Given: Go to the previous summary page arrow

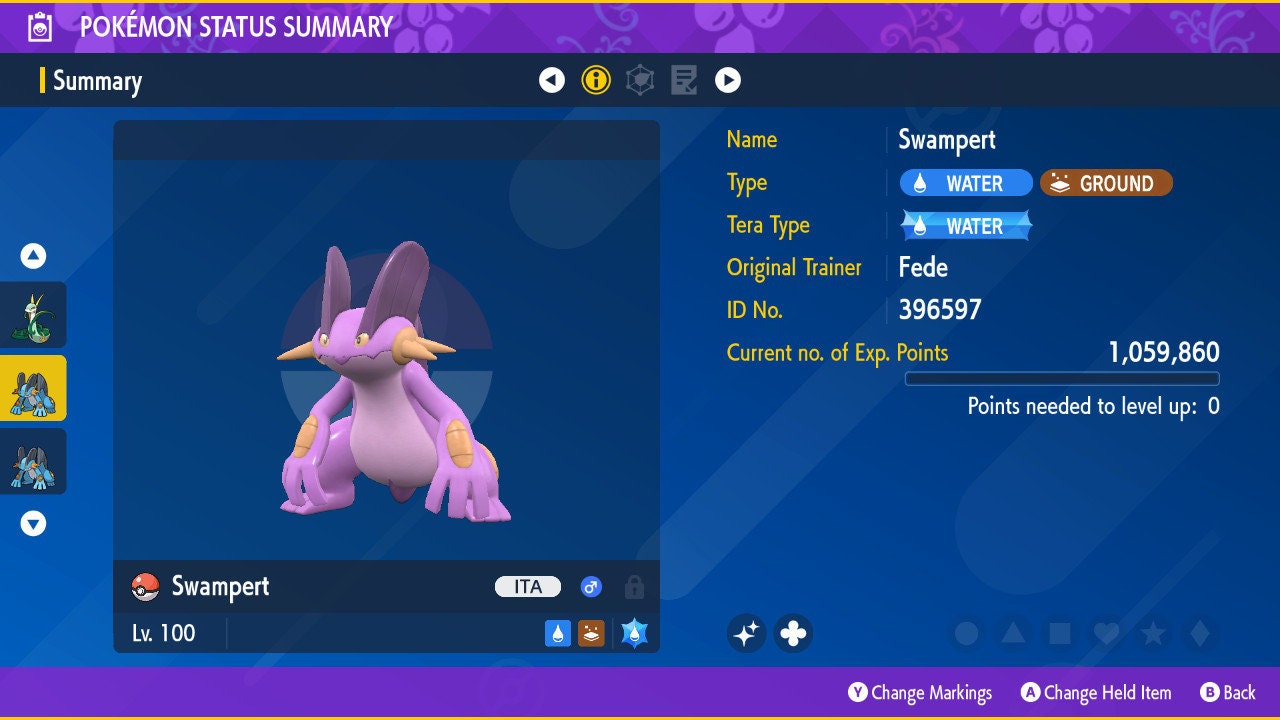Looking at the screenshot, I should [552, 80].
